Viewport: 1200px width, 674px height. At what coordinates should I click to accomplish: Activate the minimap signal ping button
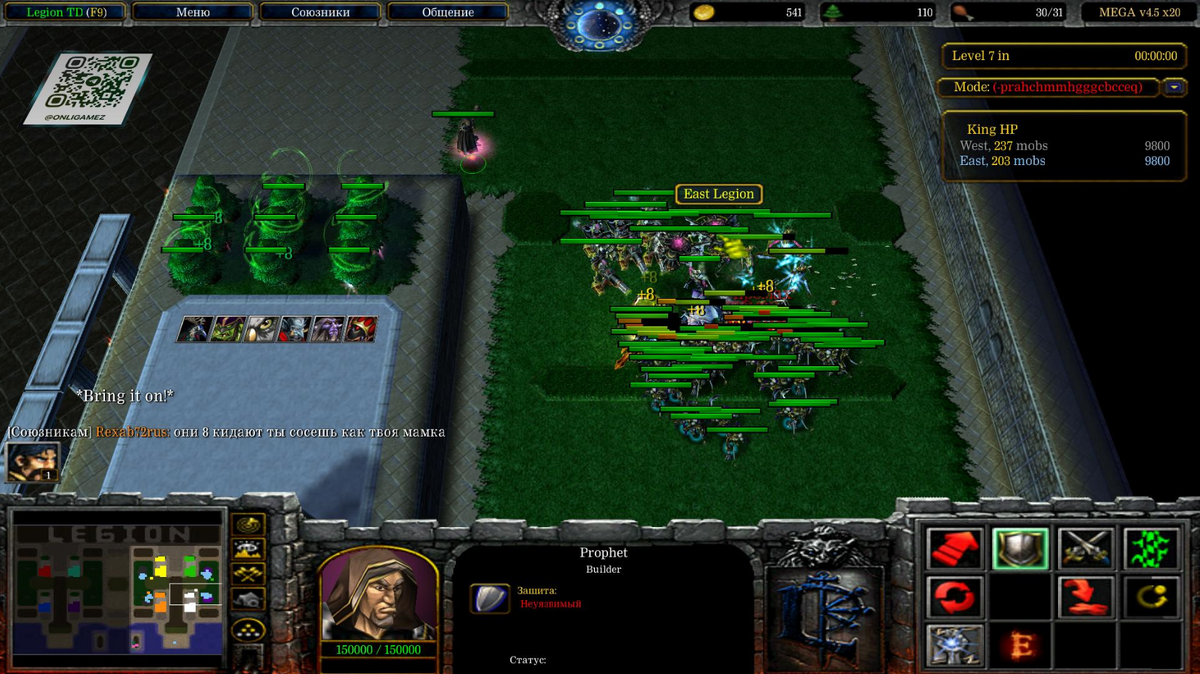click(x=247, y=524)
